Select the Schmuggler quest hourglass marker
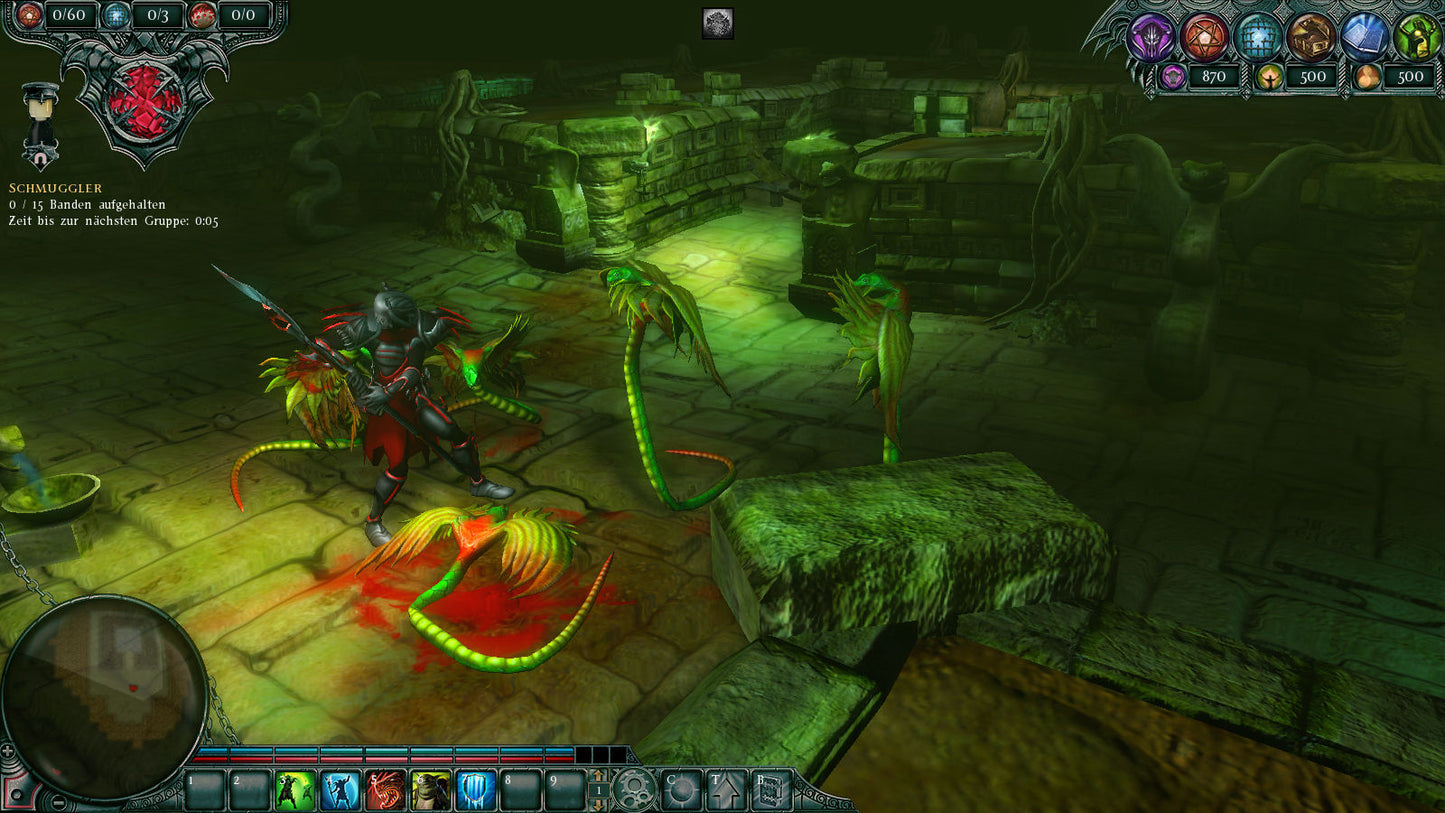The image size is (1445, 813). (x=40, y=127)
